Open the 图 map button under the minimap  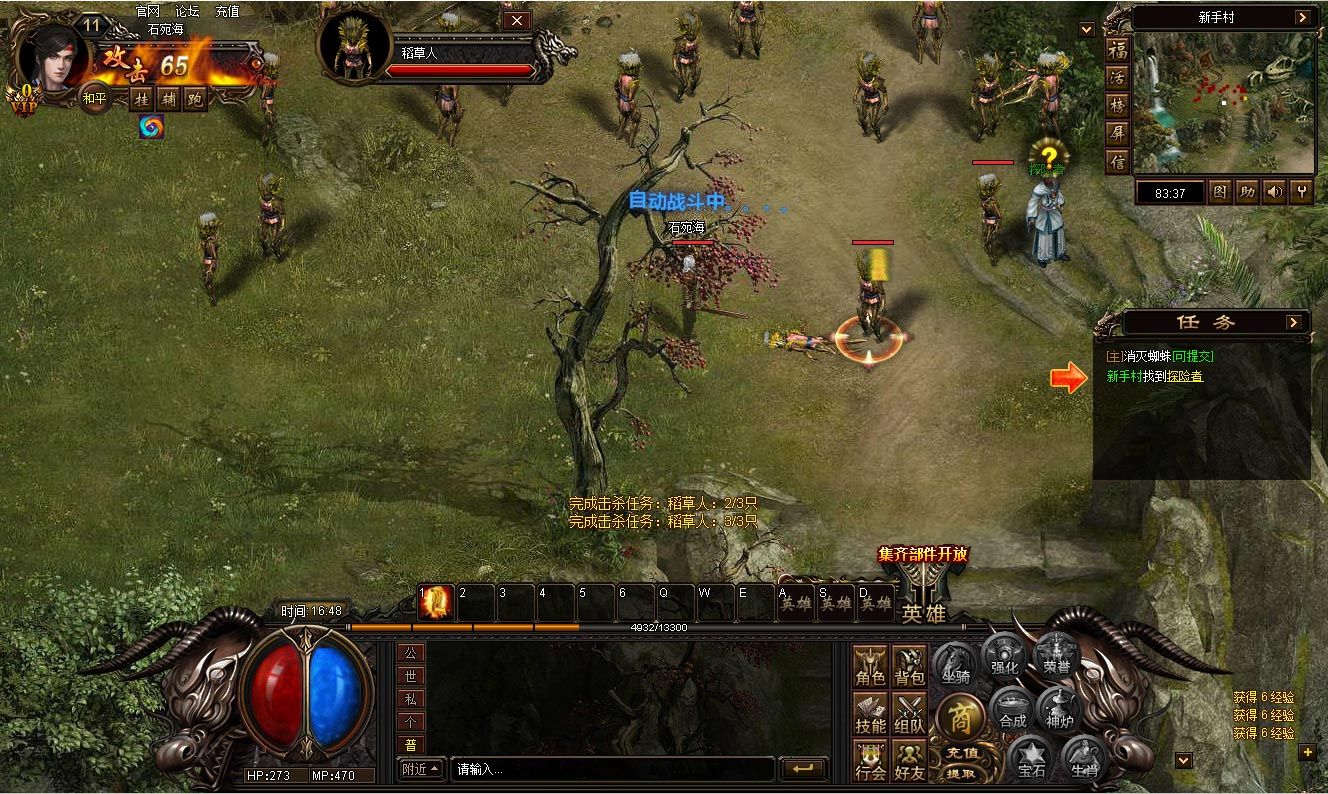(1221, 192)
